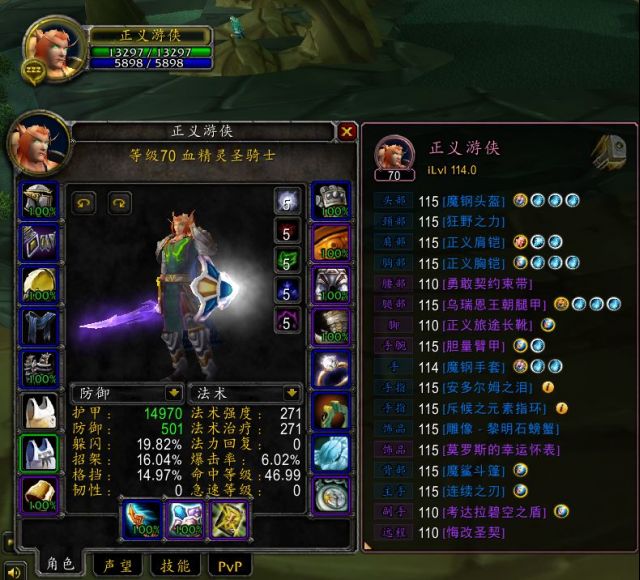This screenshot has width=640, height=580.
Task: Rotate the character model right
Action: (118, 202)
